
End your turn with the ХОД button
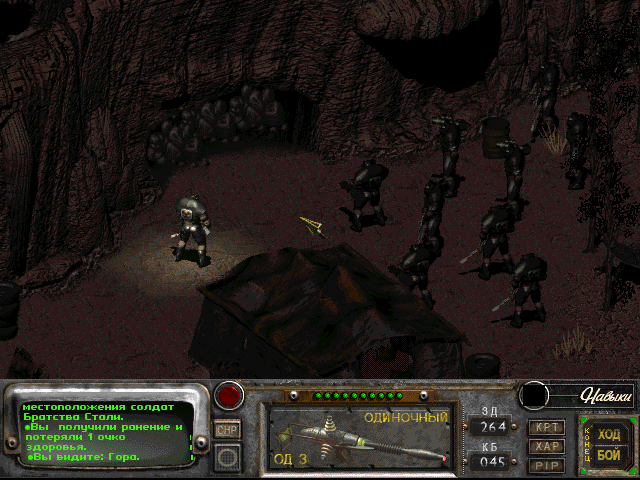click(x=608, y=434)
